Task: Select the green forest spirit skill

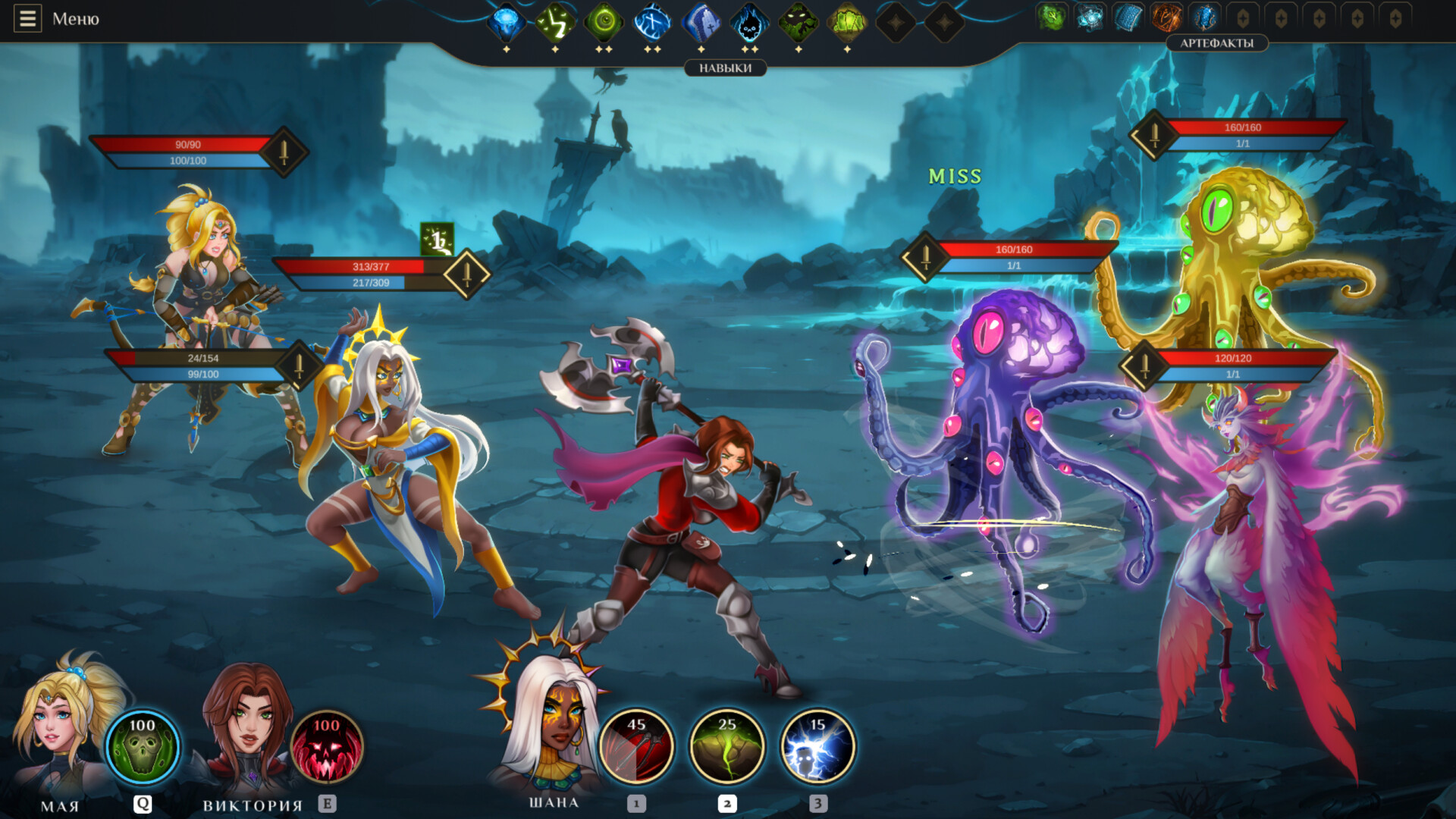Action: (x=799, y=23)
